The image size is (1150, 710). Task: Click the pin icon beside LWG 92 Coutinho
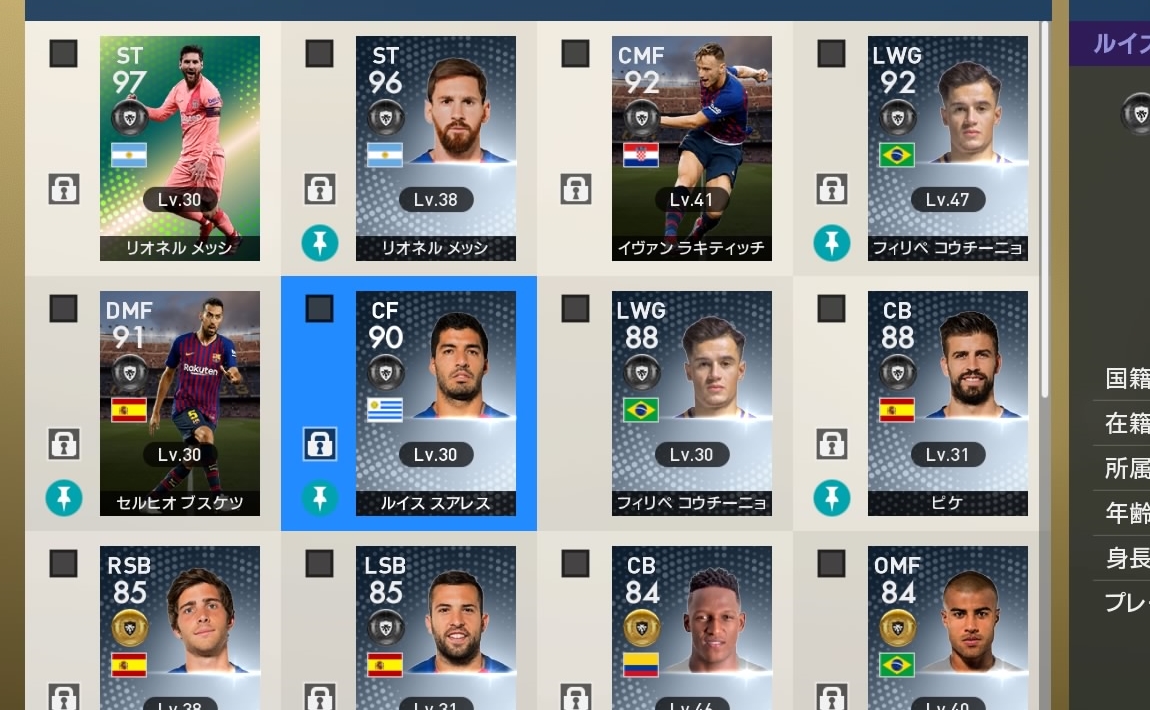pyautogui.click(x=832, y=243)
